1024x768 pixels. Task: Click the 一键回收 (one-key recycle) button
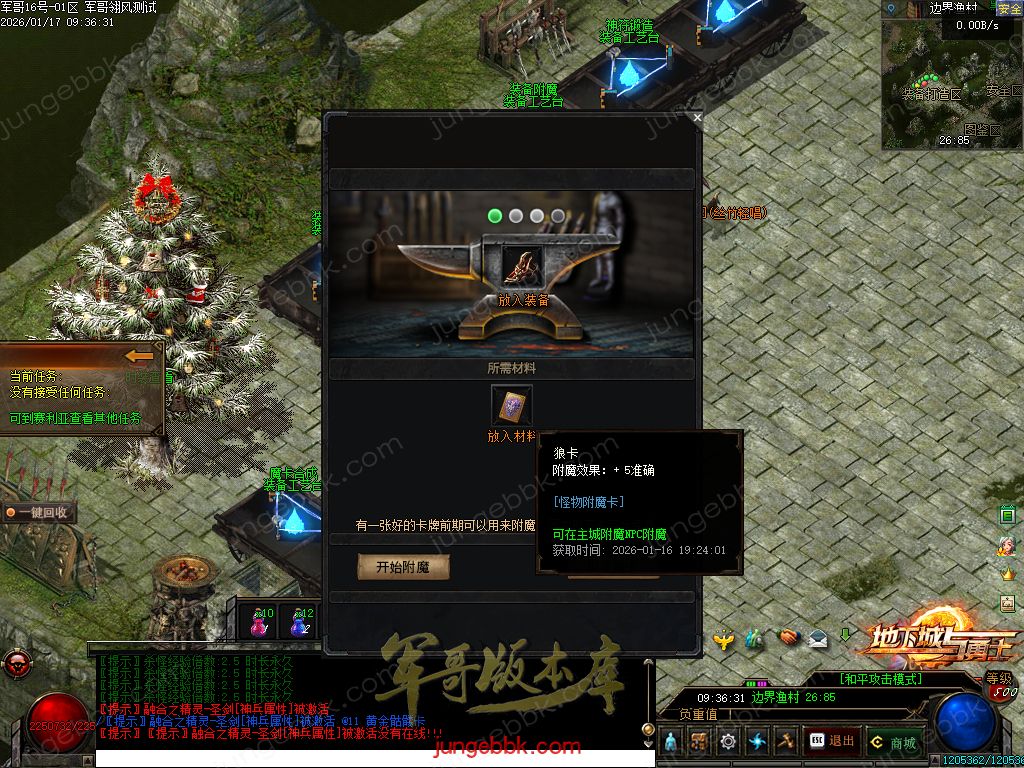click(39, 513)
